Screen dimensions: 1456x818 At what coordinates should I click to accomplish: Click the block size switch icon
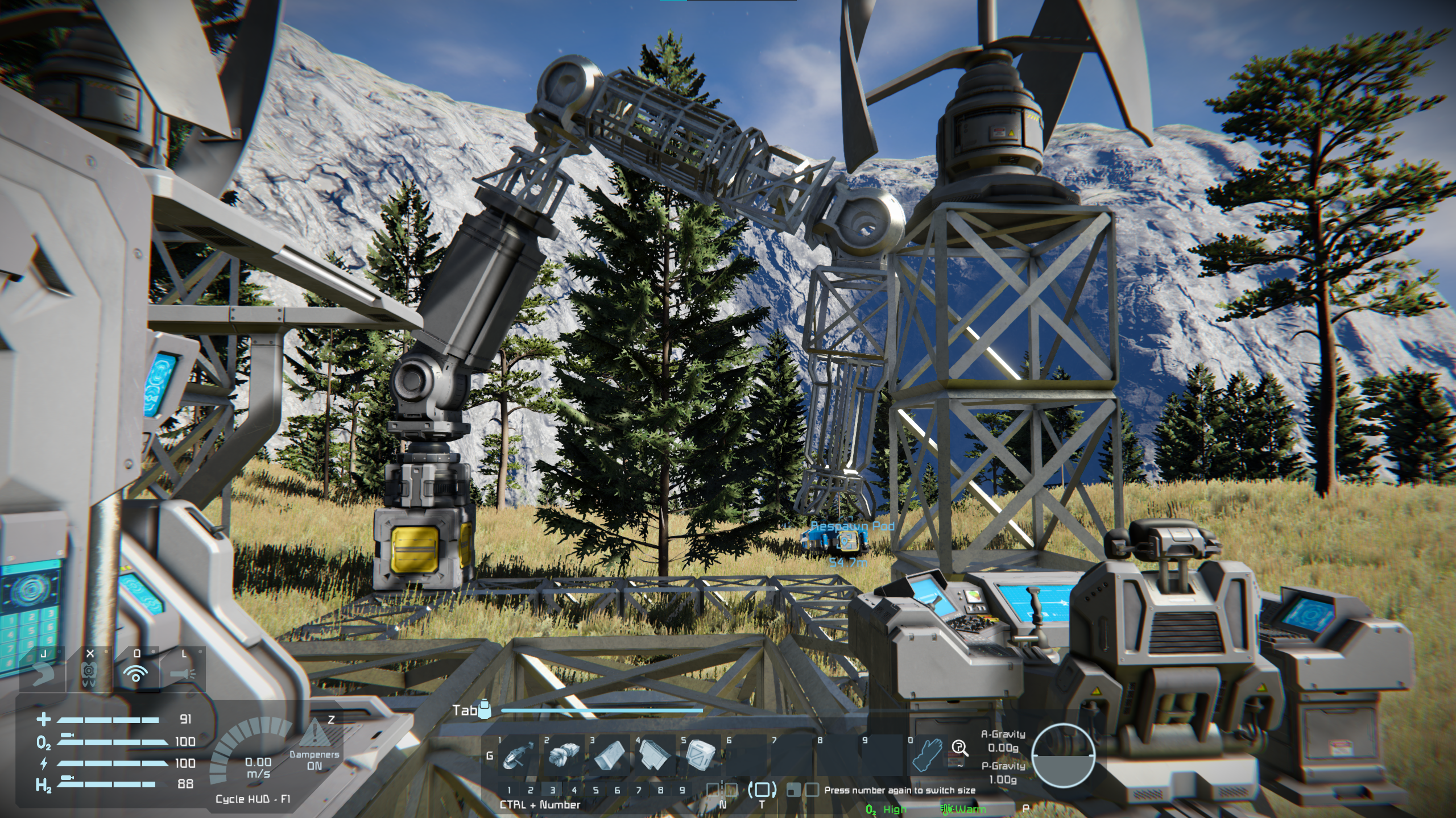point(803,790)
